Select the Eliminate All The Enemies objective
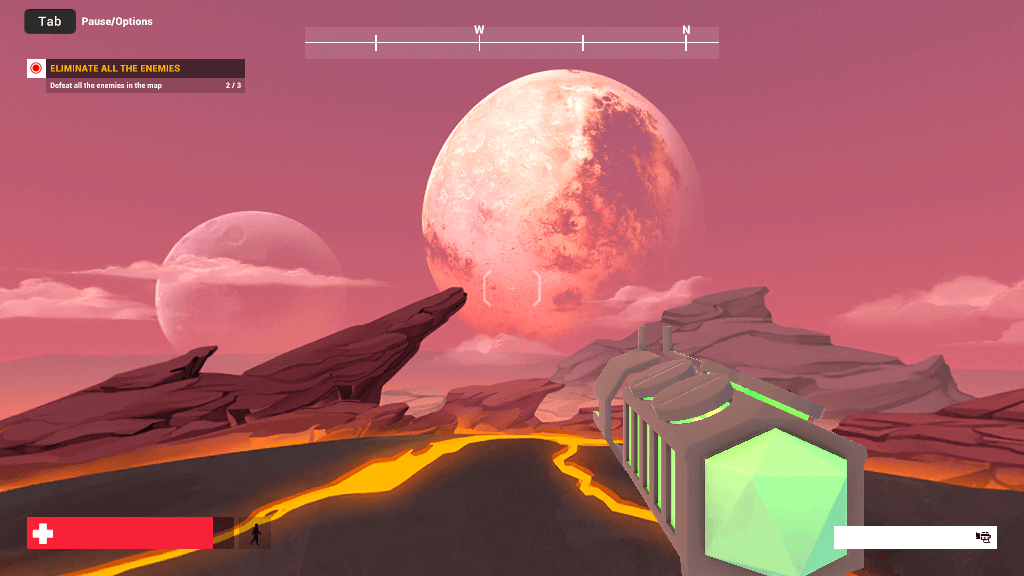 [x=115, y=68]
